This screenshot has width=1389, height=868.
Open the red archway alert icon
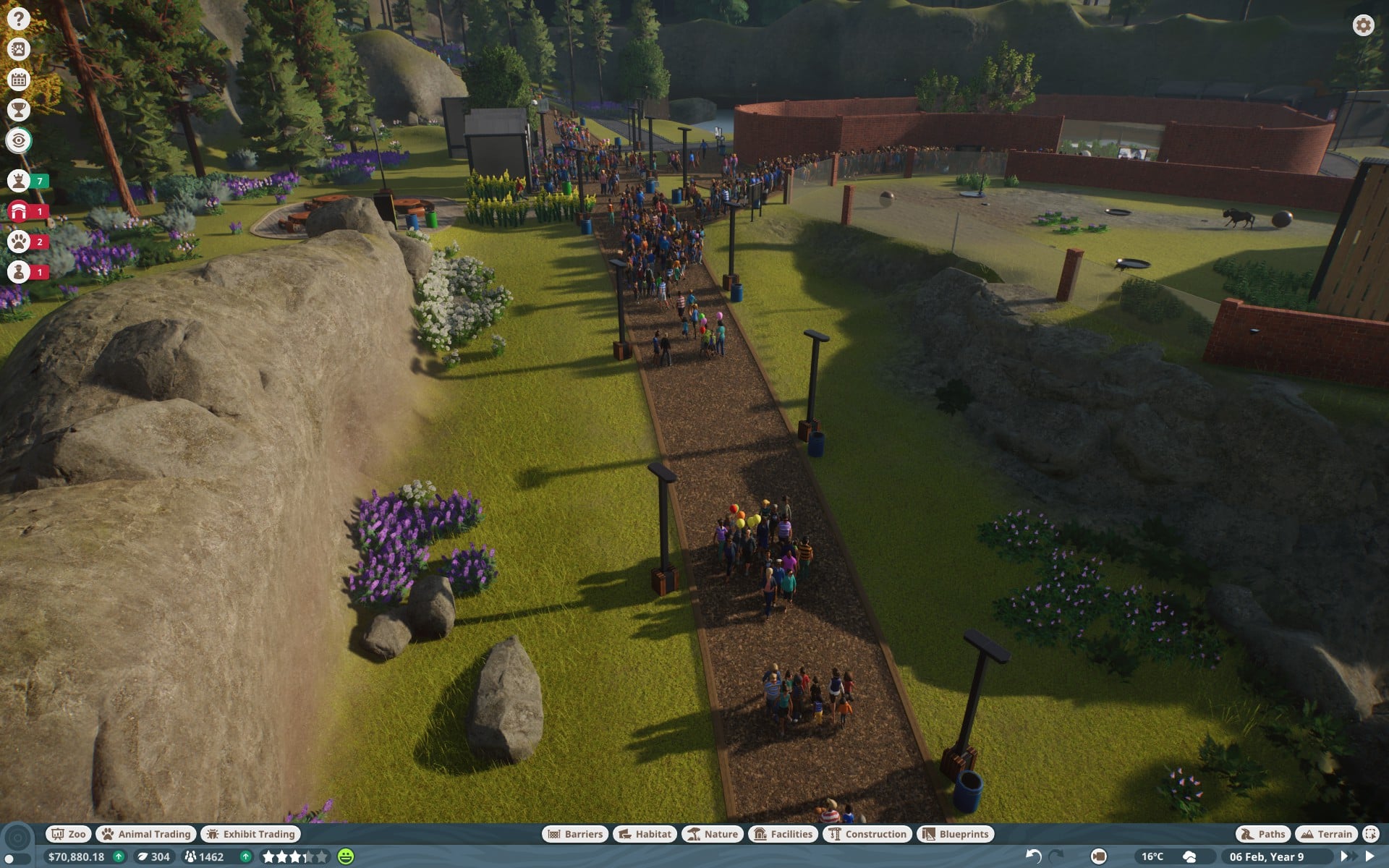pyautogui.click(x=19, y=211)
